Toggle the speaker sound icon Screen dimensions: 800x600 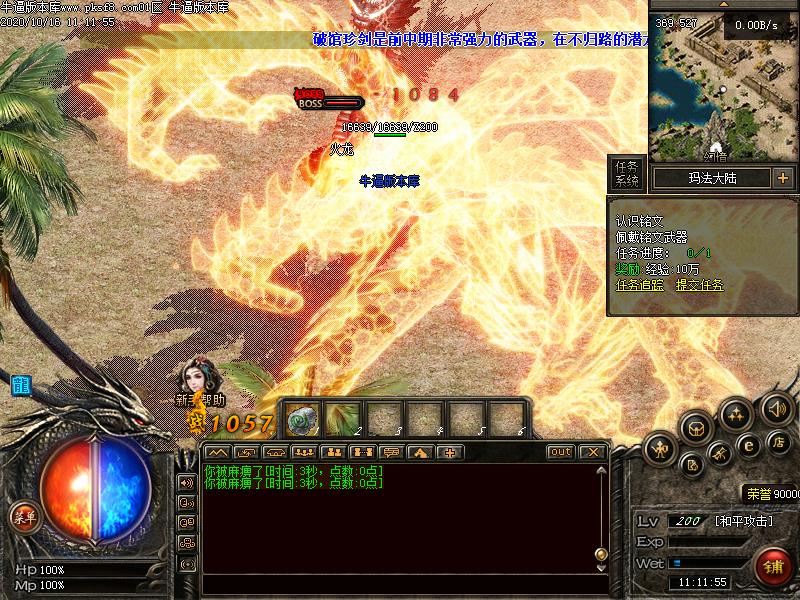pos(776,408)
